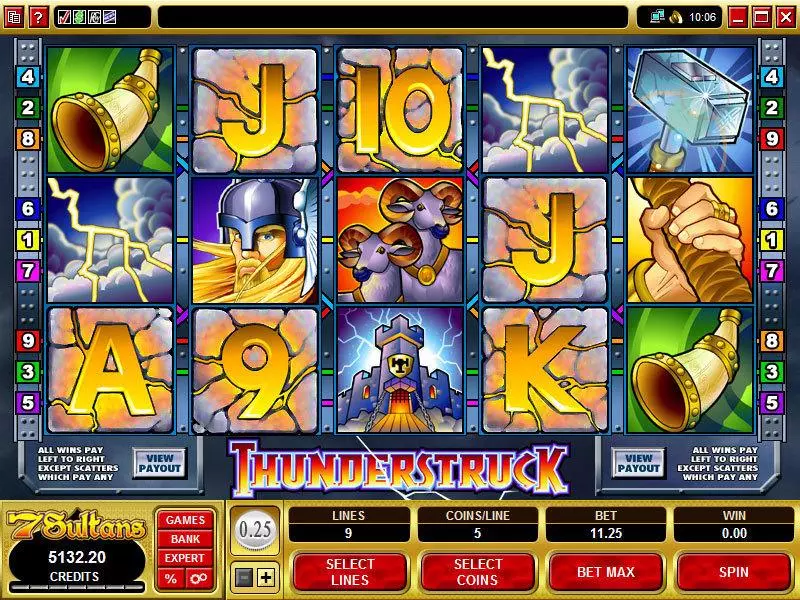Open View Payout on the right side
Screen dimensions: 800x600
click(638, 462)
